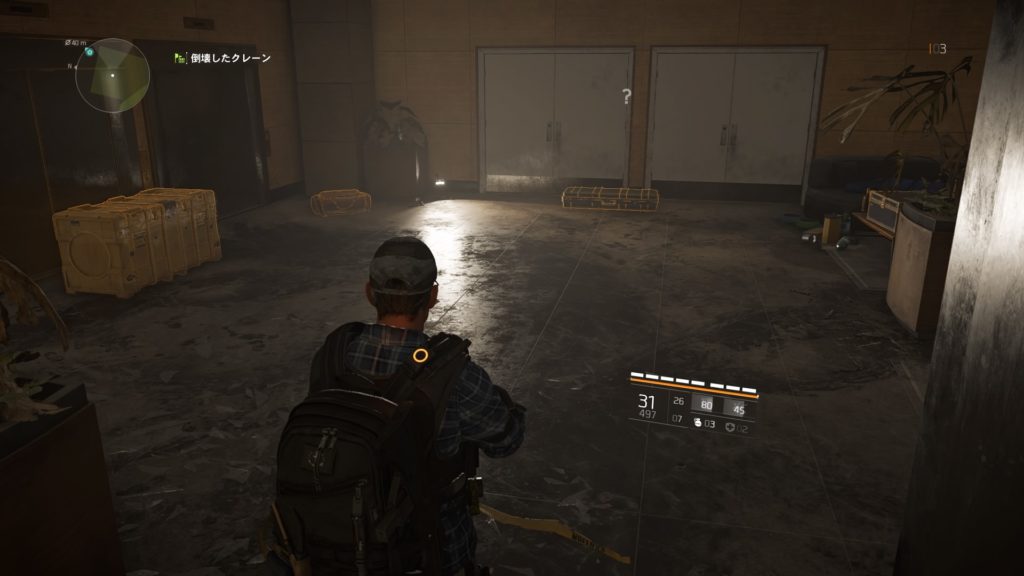
Task: Click the cyan marker on the minimap edge
Action: (89, 51)
